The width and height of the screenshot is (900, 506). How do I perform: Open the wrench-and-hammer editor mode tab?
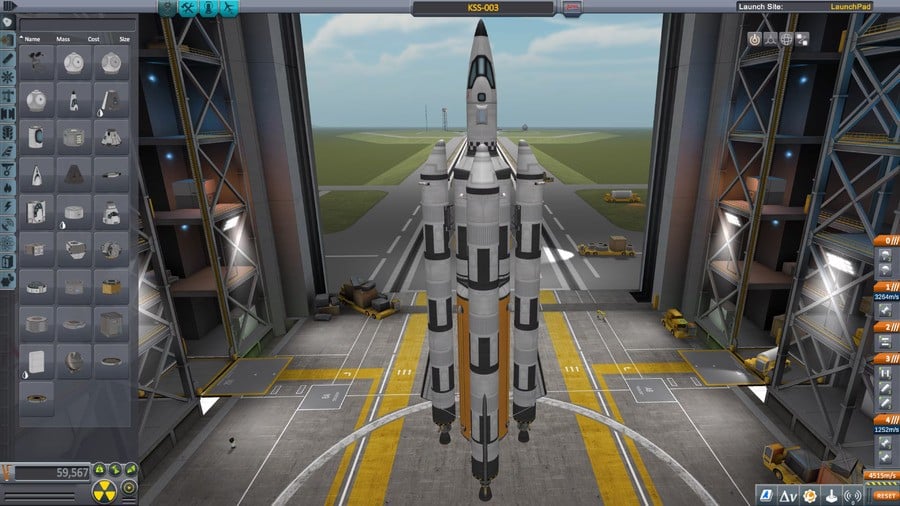click(187, 8)
